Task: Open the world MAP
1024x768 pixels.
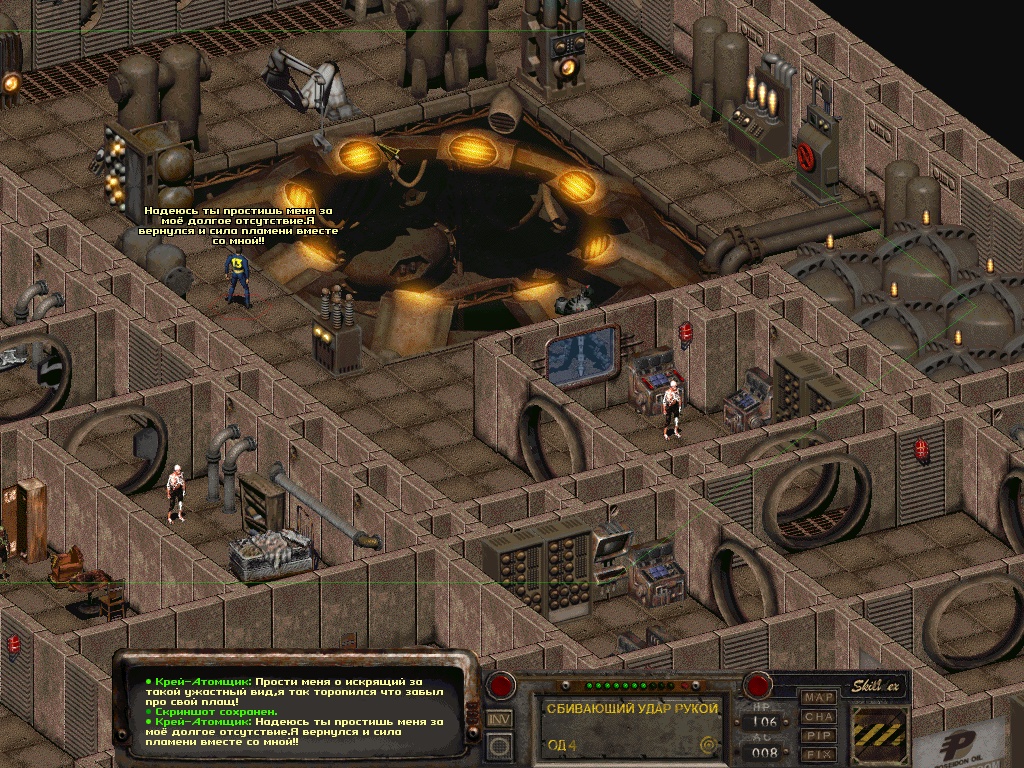Action: 820,697
